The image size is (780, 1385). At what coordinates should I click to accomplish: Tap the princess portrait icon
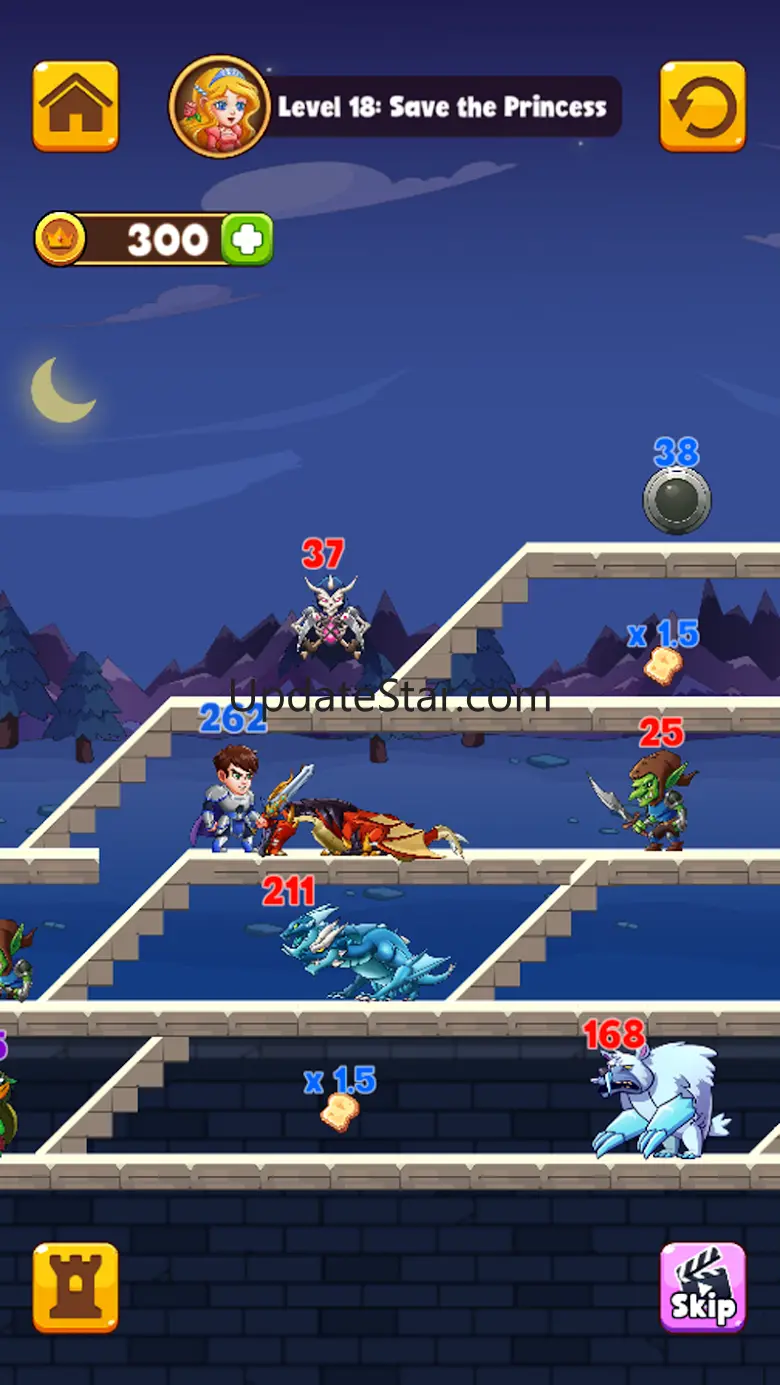click(219, 106)
